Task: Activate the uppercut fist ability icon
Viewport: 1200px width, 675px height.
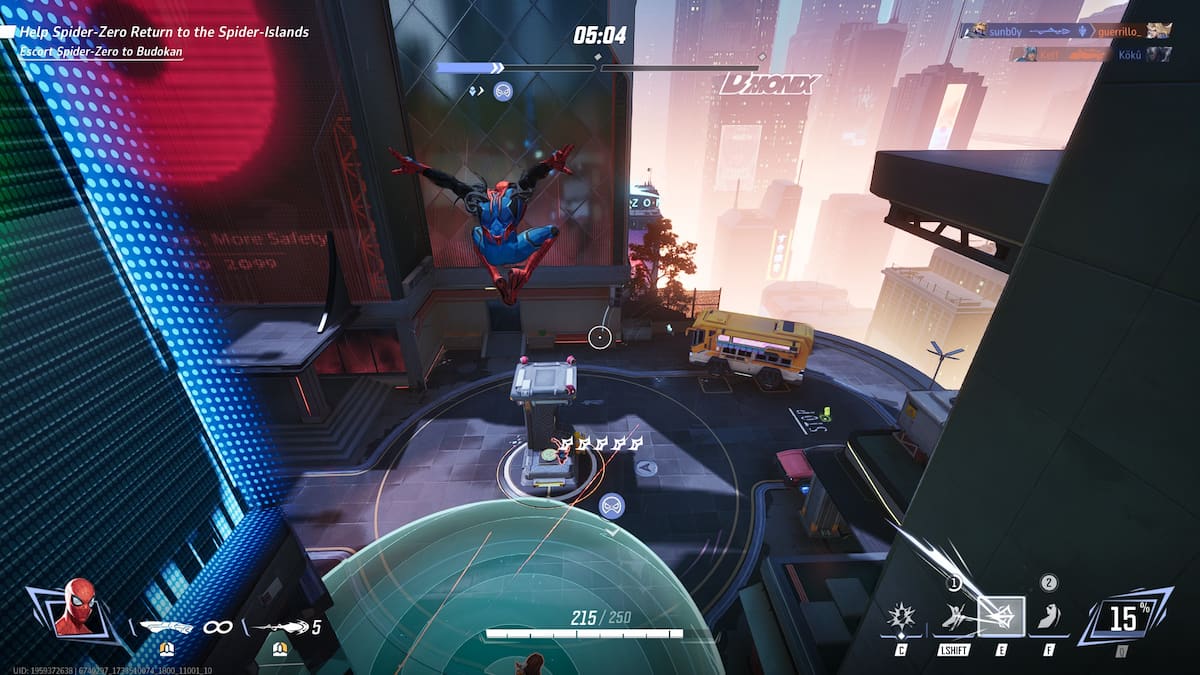Action: pyautogui.click(x=1048, y=616)
